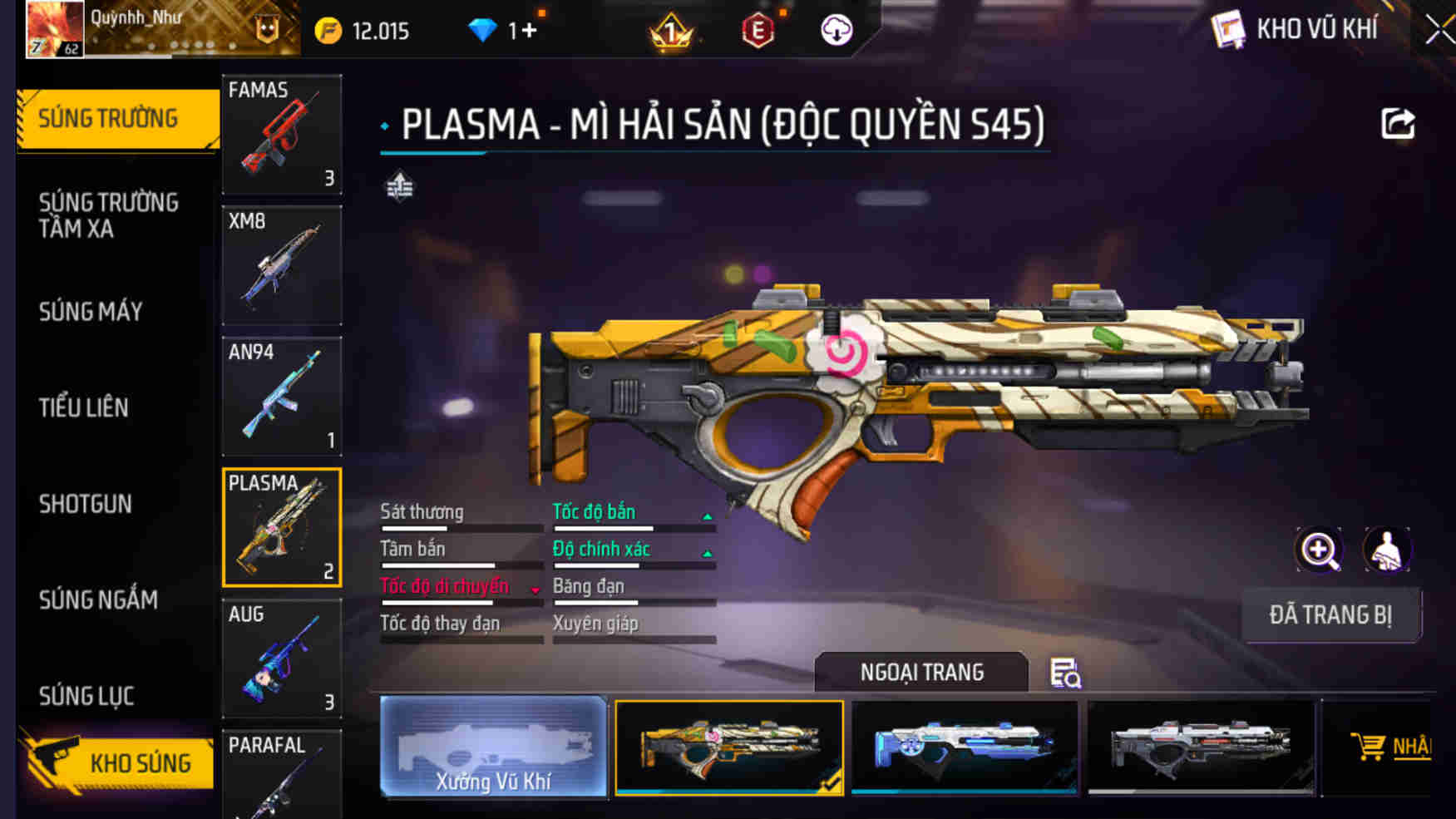Select the FAMAS weapon tile
The height and width of the screenshot is (819, 1456).
(282, 135)
